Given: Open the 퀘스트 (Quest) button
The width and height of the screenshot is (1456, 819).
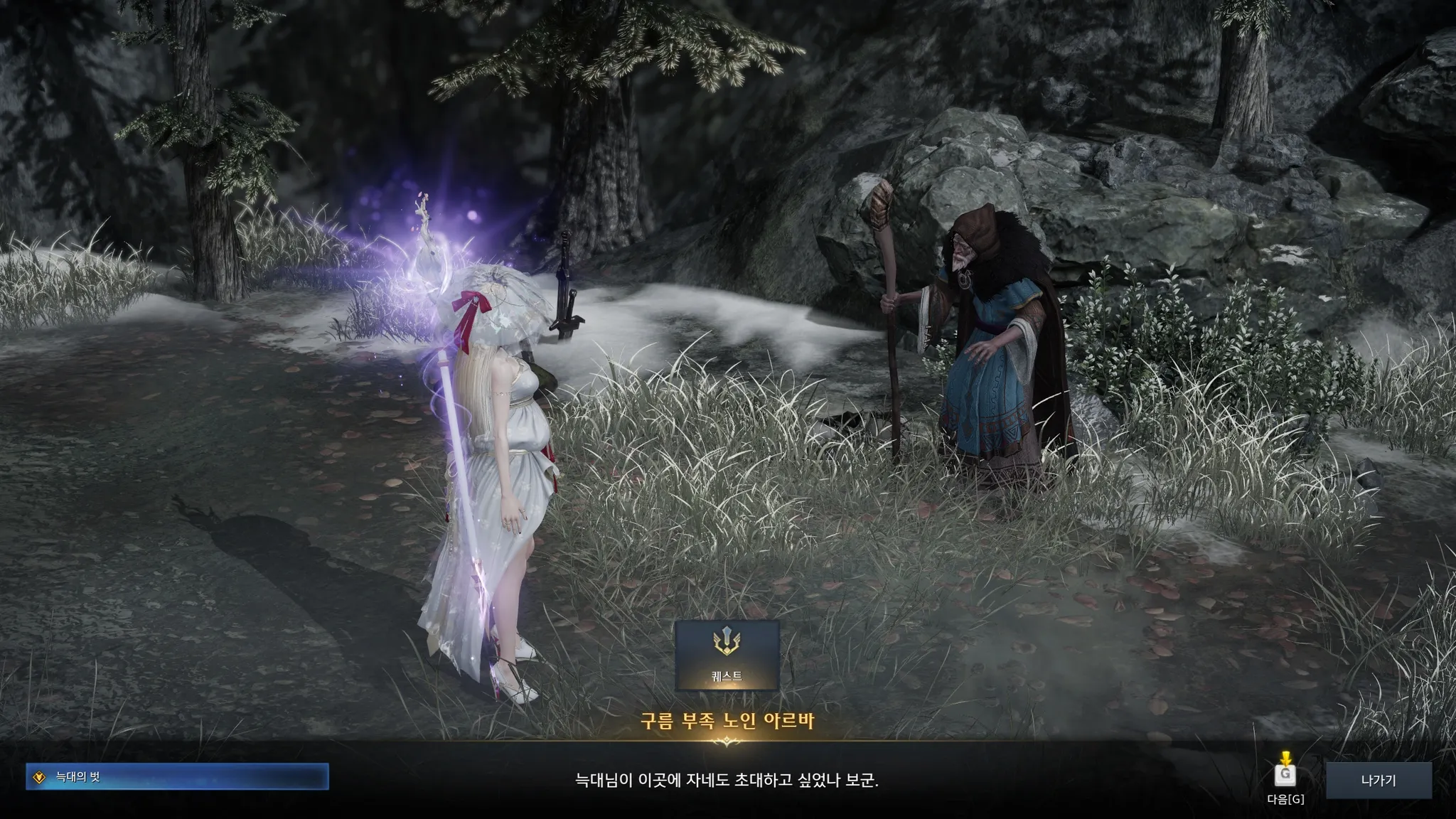Looking at the screenshot, I should 727,655.
